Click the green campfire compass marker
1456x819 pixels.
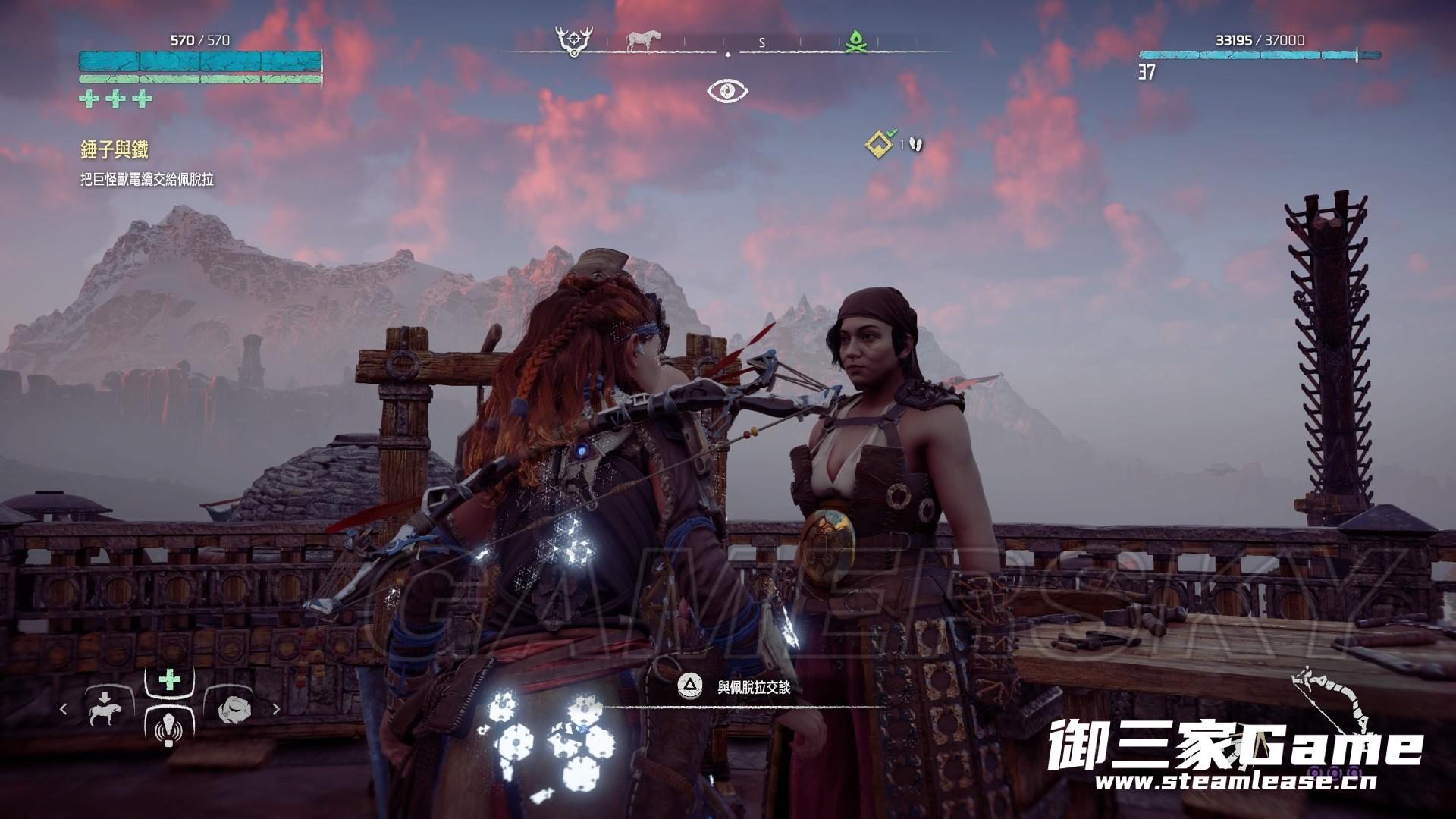856,42
